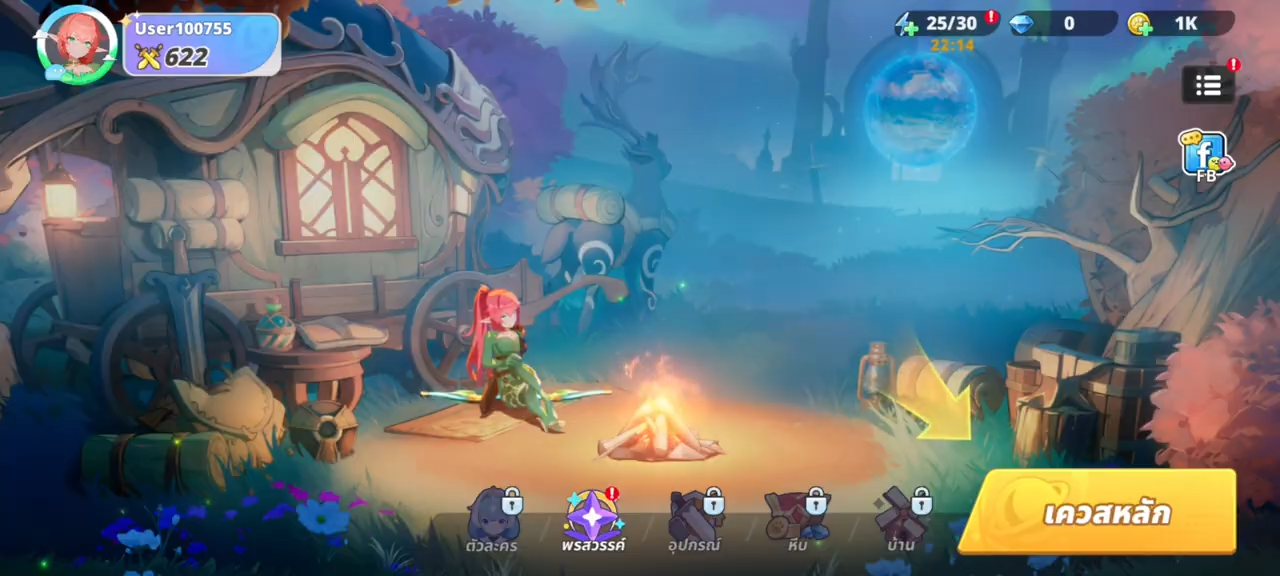Select the locked อุปกรณ์ equipment tab
This screenshot has width=1280, height=576.
coord(696,520)
